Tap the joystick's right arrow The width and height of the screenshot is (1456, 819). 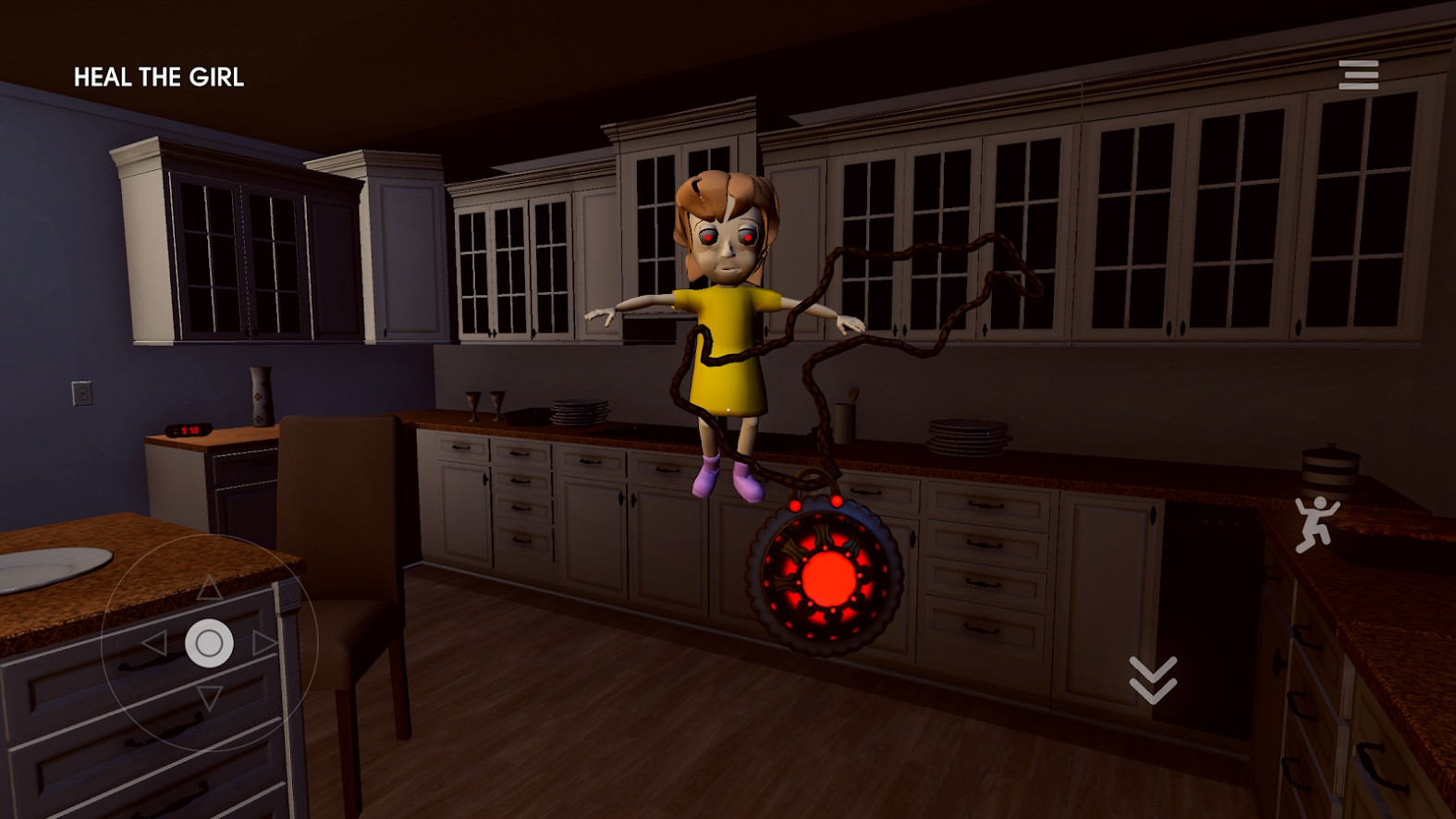coord(264,642)
